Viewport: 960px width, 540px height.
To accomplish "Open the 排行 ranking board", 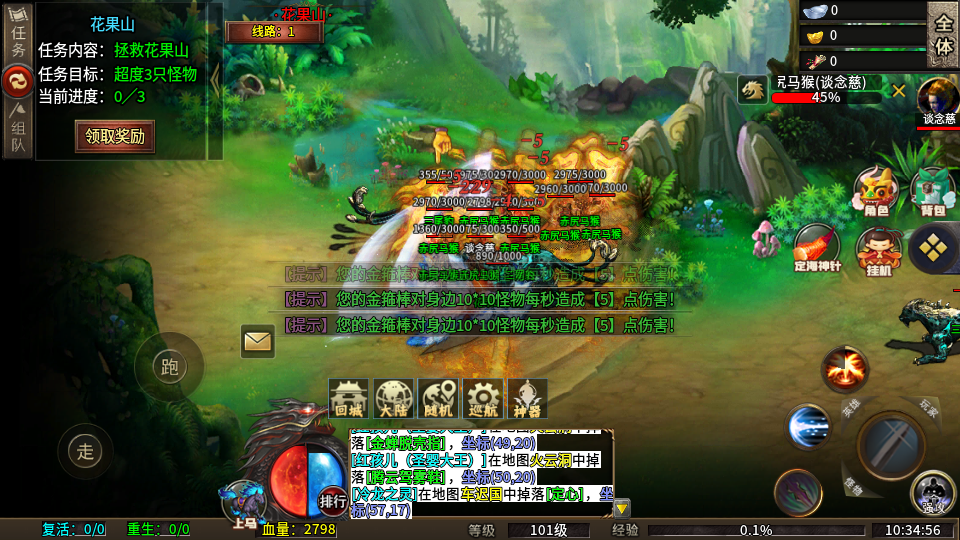I will pyautogui.click(x=333, y=499).
